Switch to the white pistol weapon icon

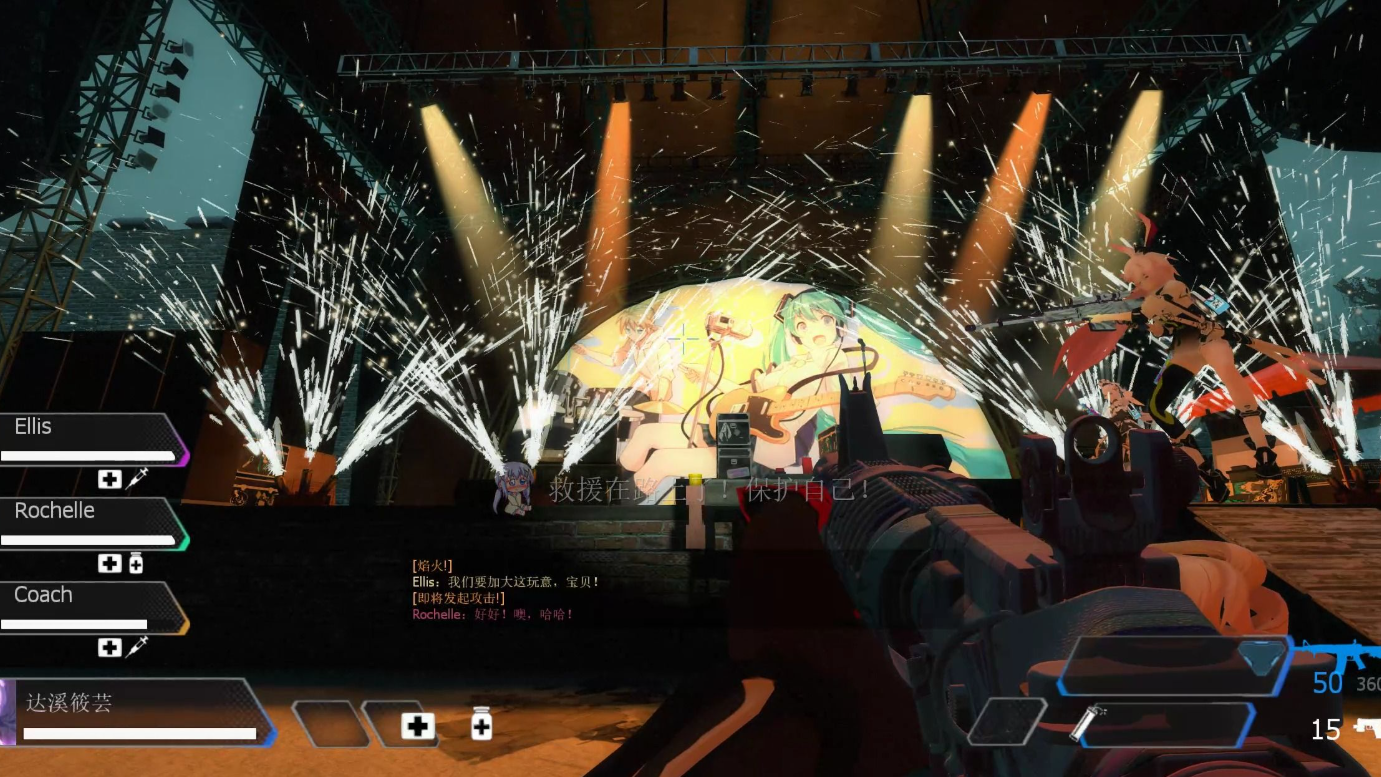tap(1366, 728)
